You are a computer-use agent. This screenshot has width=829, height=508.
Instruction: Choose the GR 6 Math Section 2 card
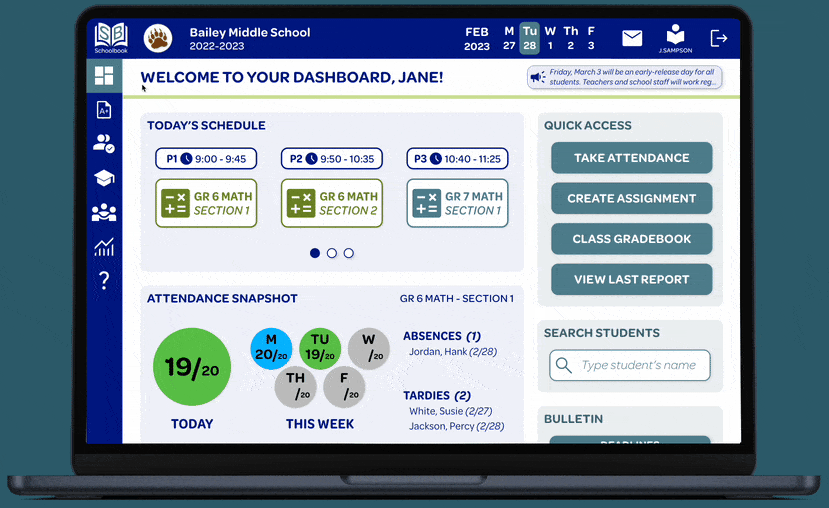(331, 203)
